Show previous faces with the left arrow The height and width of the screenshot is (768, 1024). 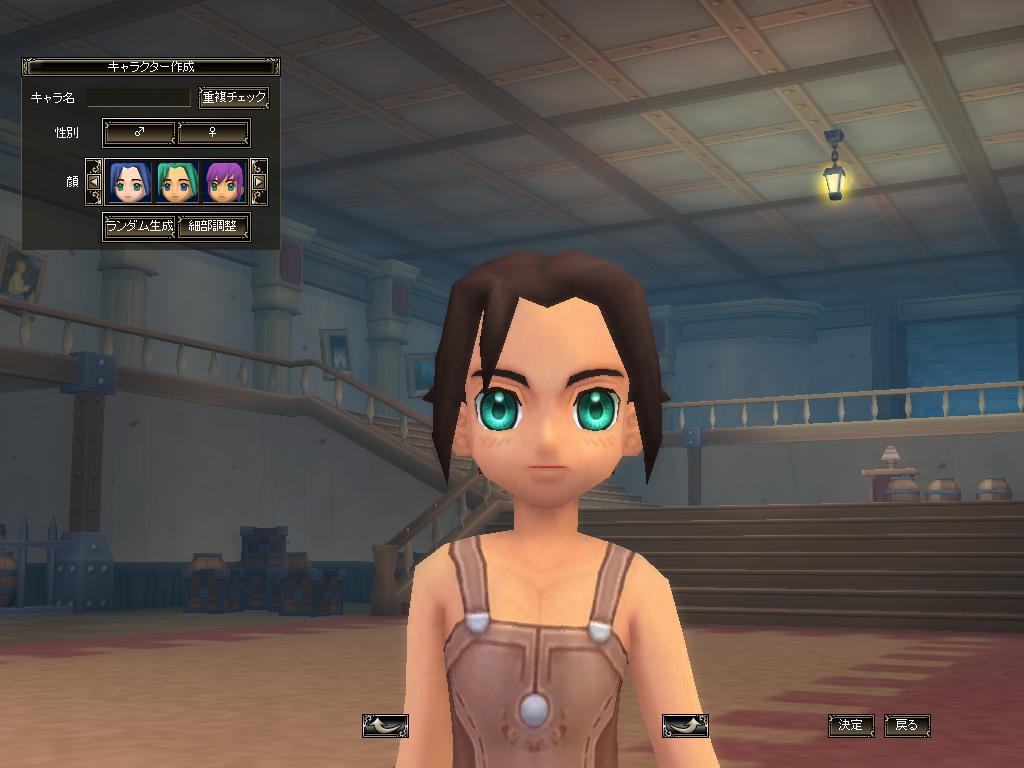coord(94,182)
